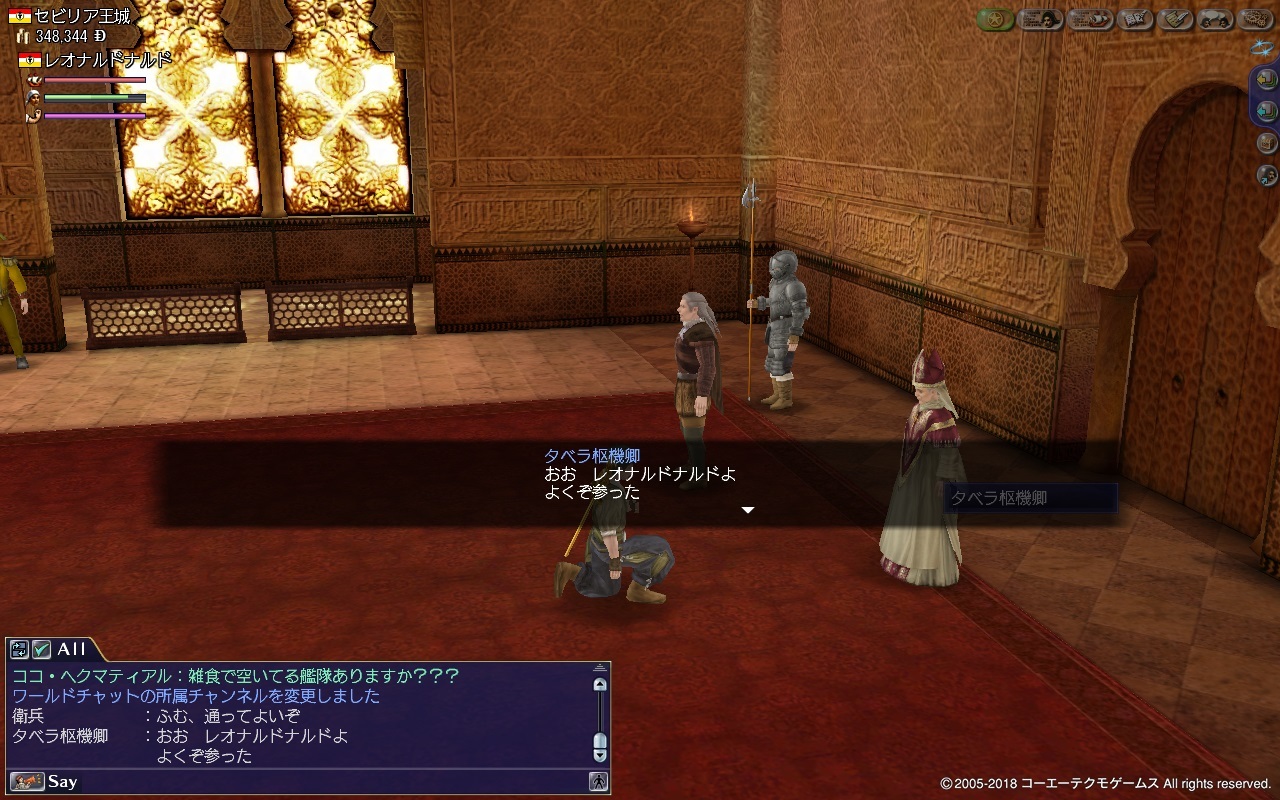Click the character portrait shortcut with arrow

tap(1267, 176)
